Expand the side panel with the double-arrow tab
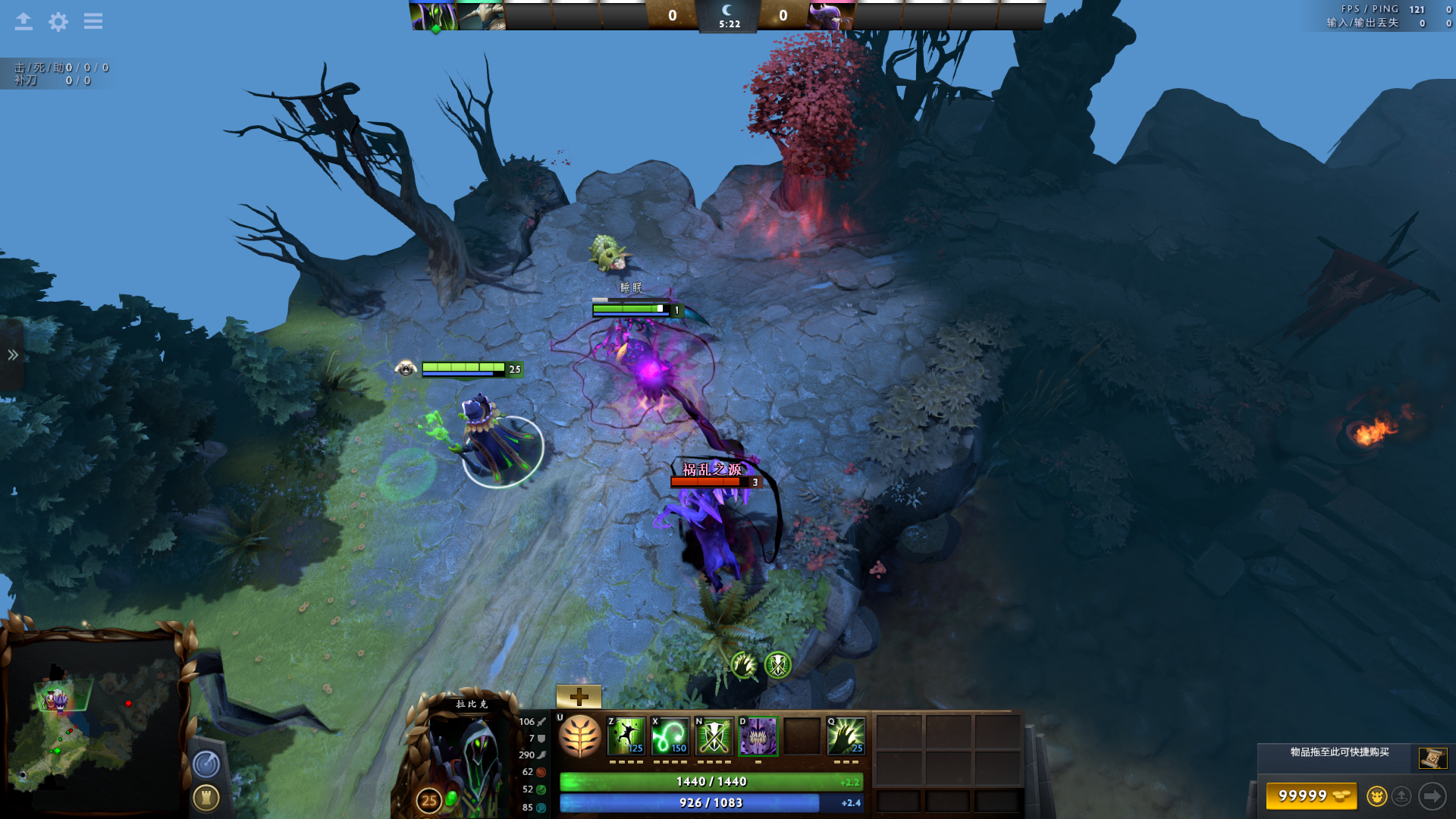 click(x=12, y=355)
